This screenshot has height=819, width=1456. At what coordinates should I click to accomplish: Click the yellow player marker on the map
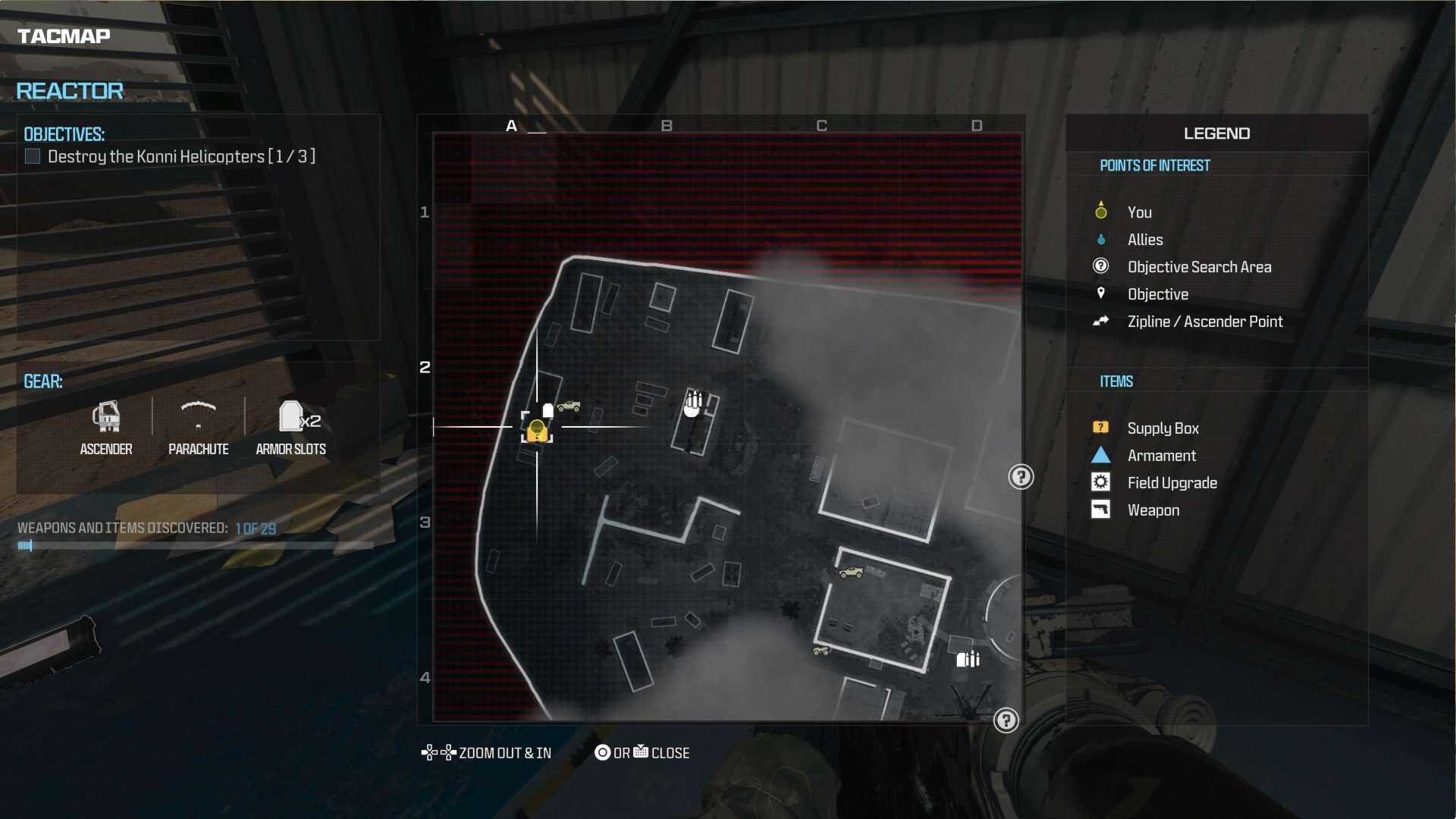coord(538,428)
